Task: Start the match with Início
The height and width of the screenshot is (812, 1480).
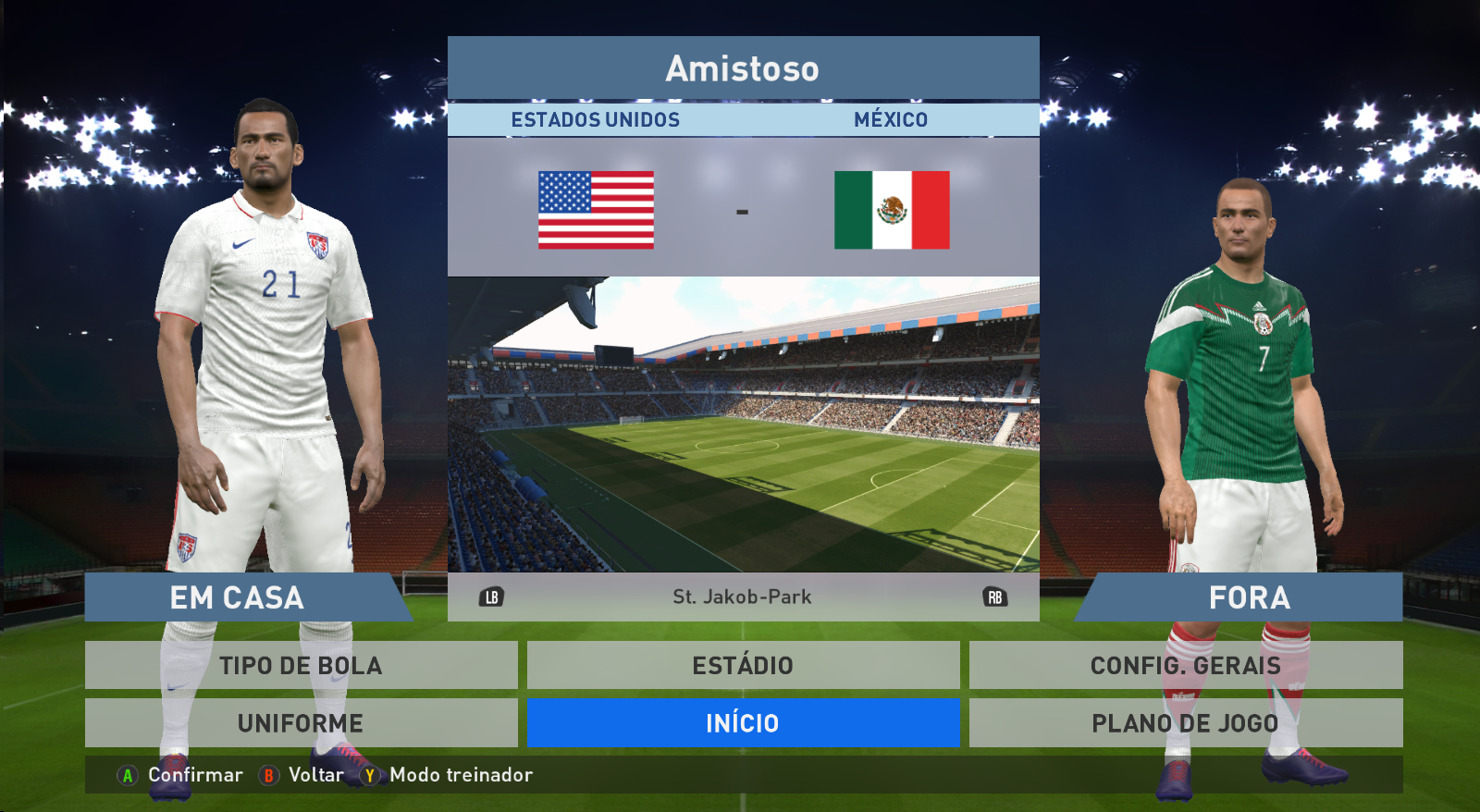Action: pos(743,722)
